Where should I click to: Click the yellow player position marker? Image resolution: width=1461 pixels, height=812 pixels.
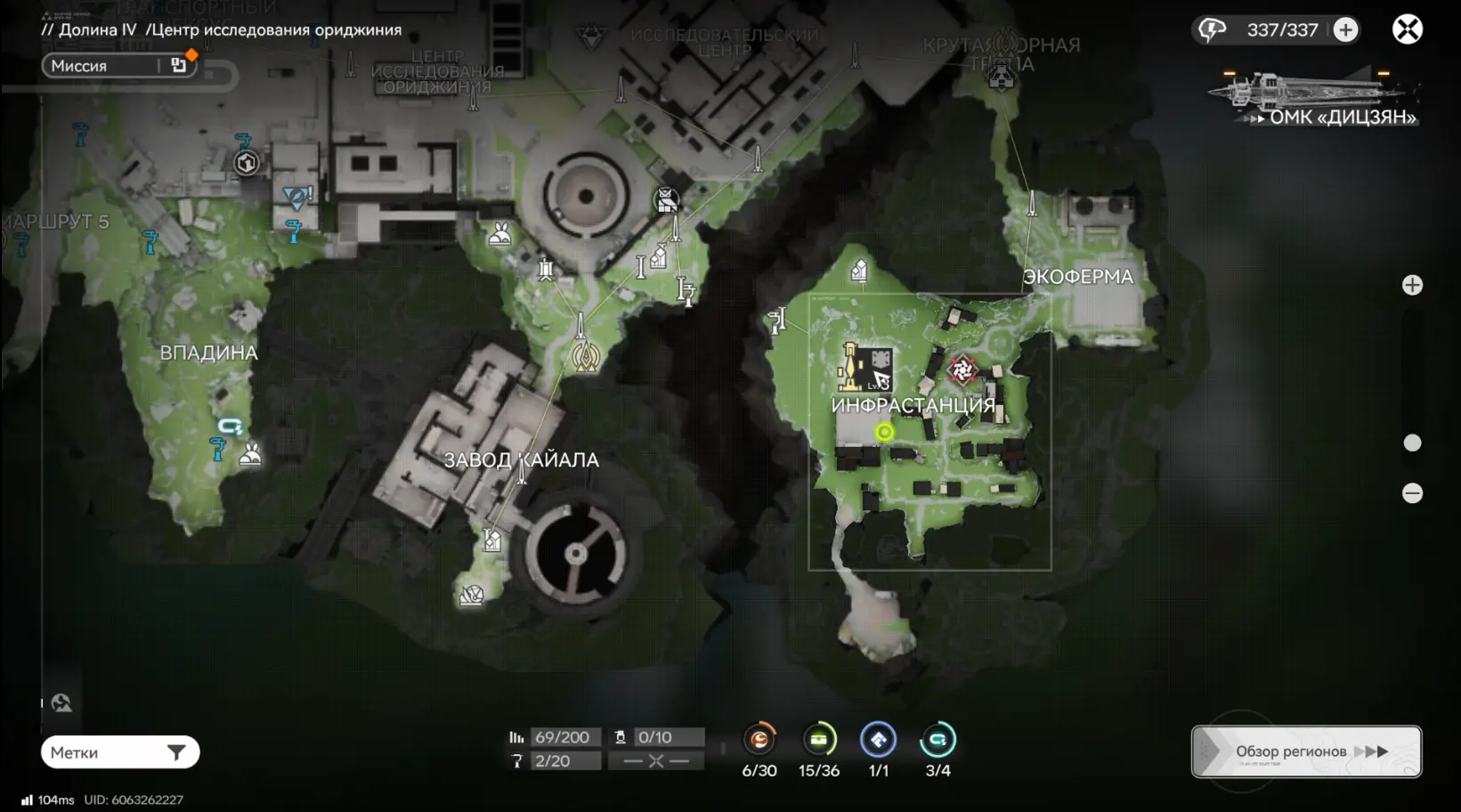click(x=884, y=433)
